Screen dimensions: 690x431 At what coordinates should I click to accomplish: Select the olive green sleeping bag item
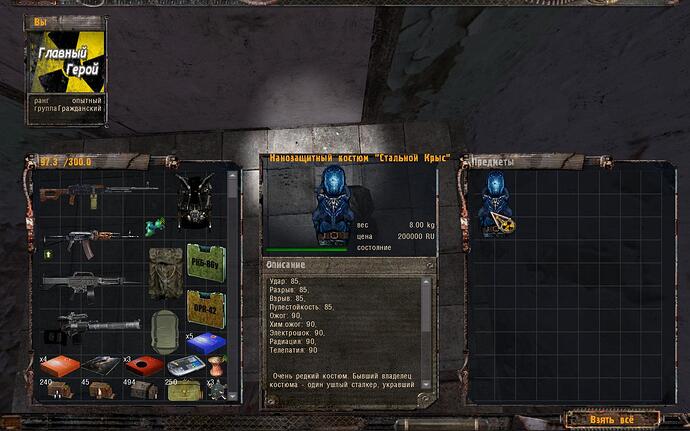pos(165,331)
